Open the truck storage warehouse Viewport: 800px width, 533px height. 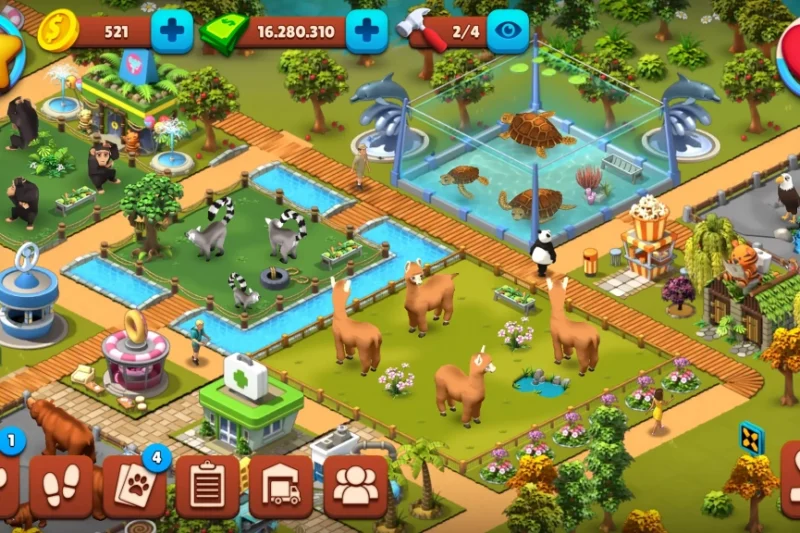pos(280,487)
